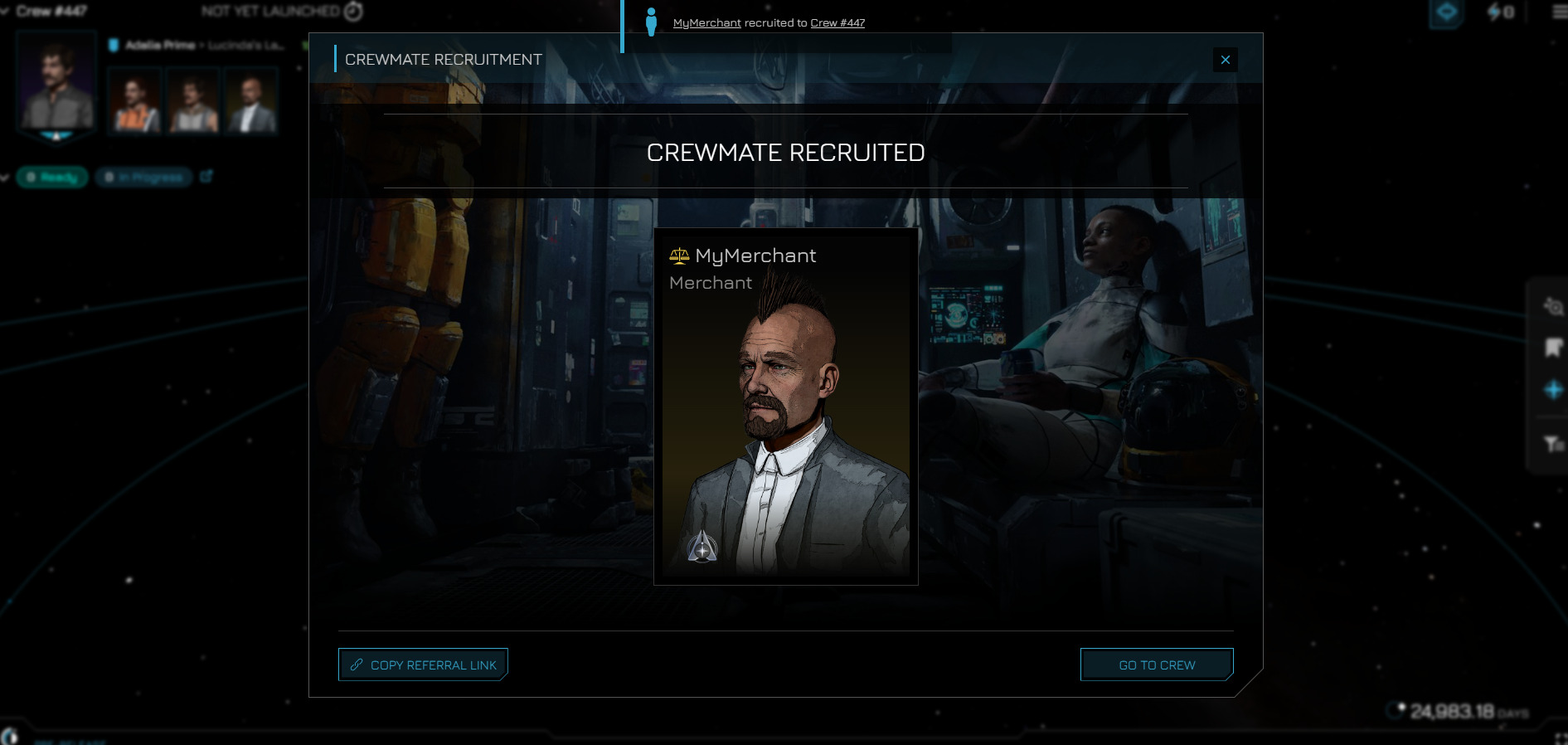
Task: Open the Crew #447 link in the notification
Action: point(837,23)
